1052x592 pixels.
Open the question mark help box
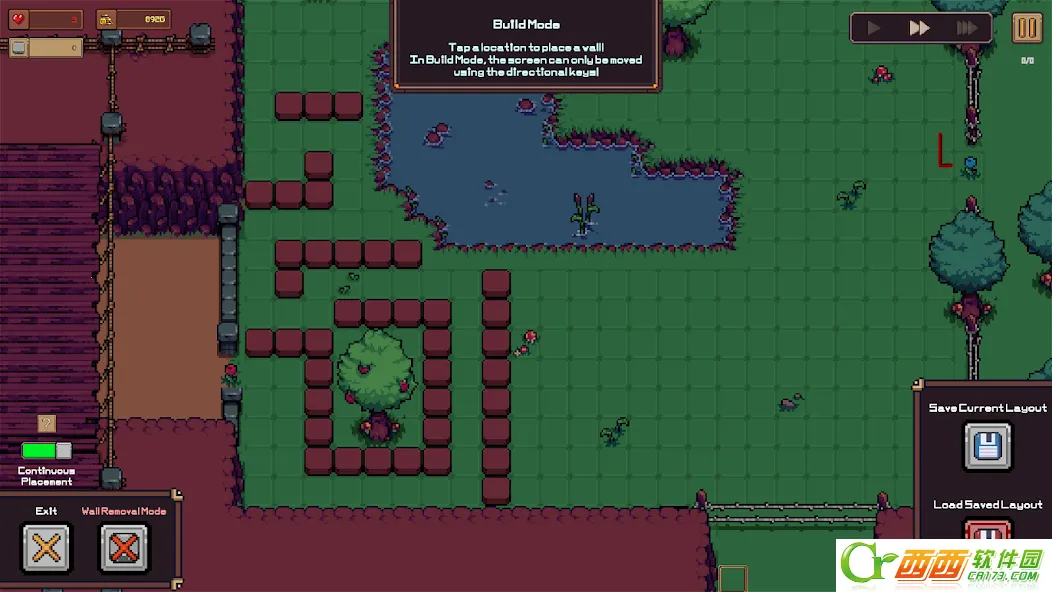[46, 423]
